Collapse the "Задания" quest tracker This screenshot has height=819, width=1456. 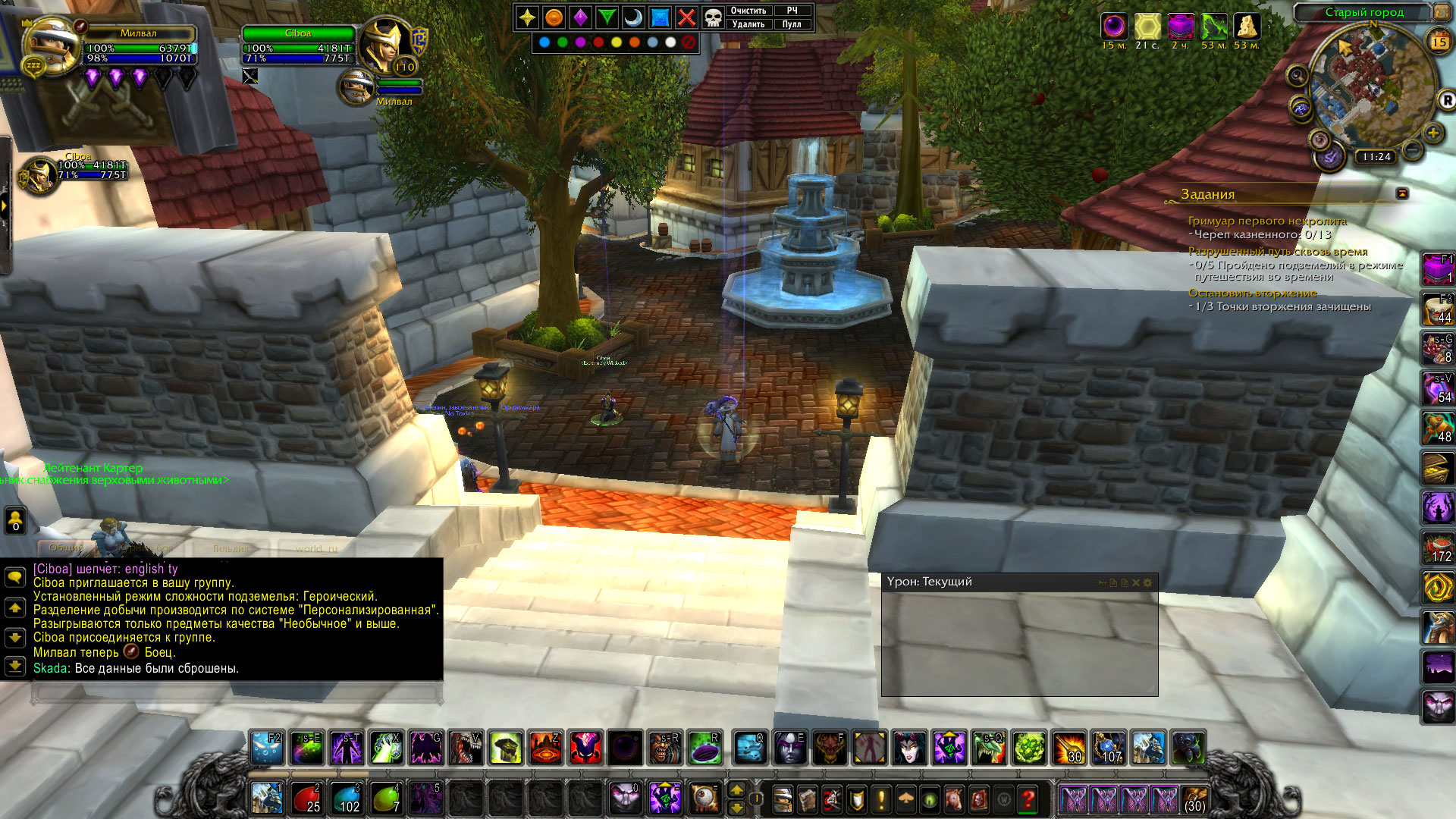[1402, 194]
